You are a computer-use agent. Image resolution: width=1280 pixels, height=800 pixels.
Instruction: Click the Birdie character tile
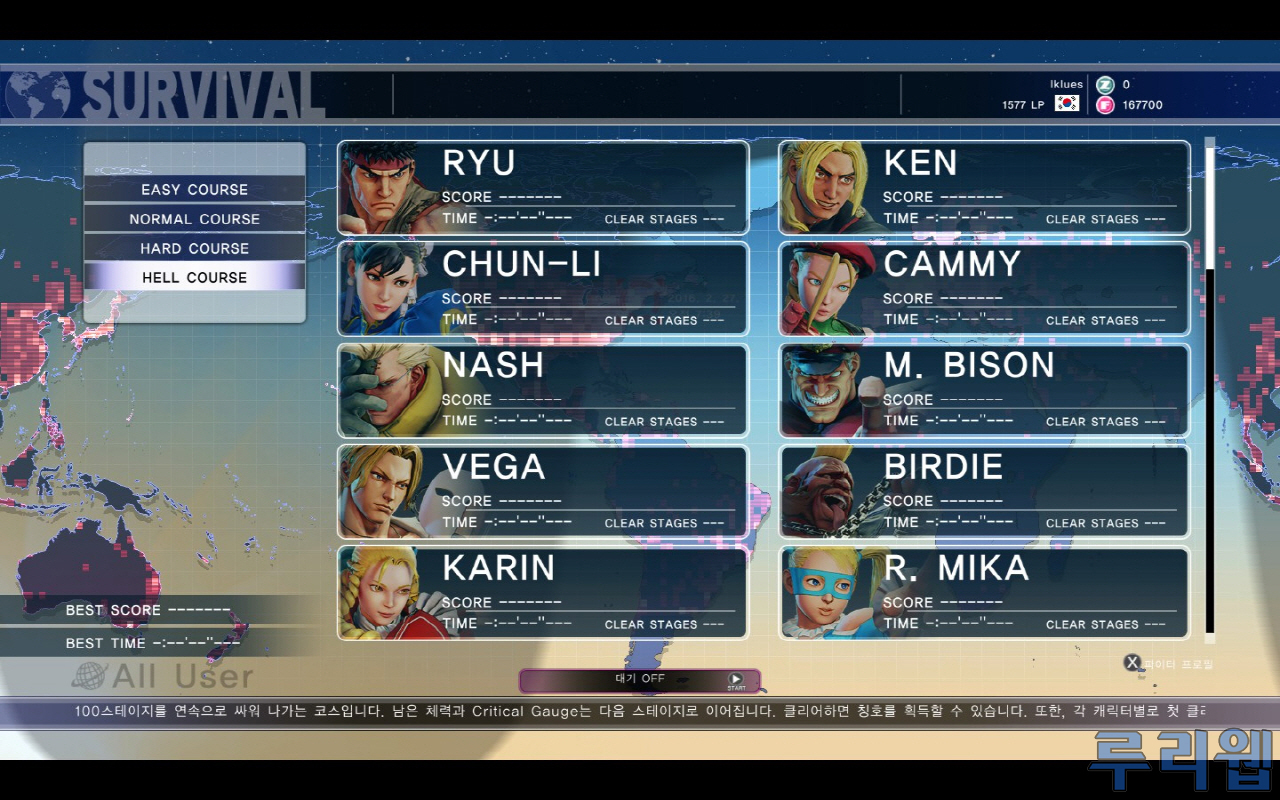984,492
